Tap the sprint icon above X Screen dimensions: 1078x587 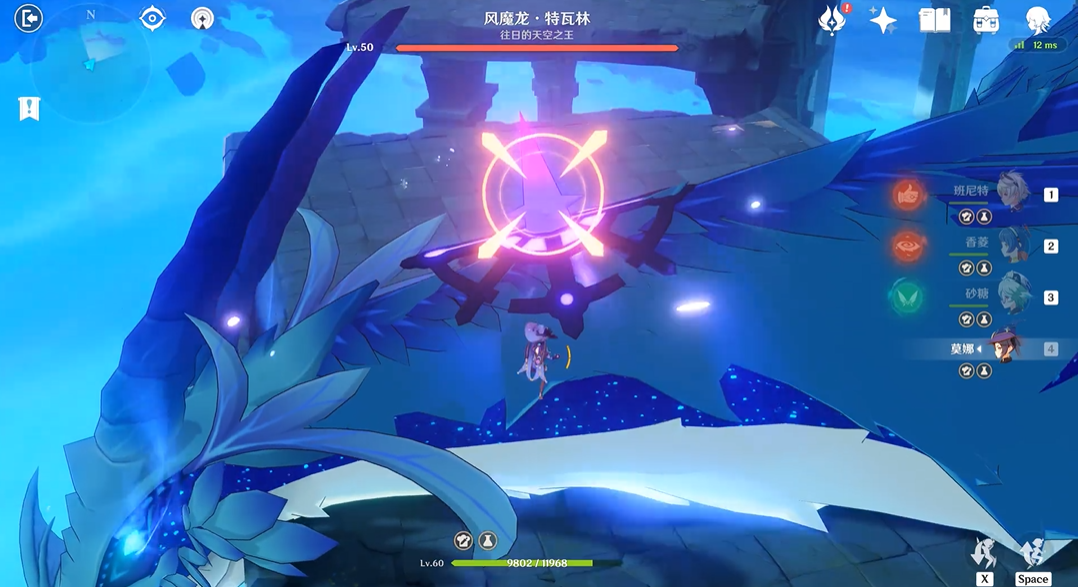coord(985,552)
